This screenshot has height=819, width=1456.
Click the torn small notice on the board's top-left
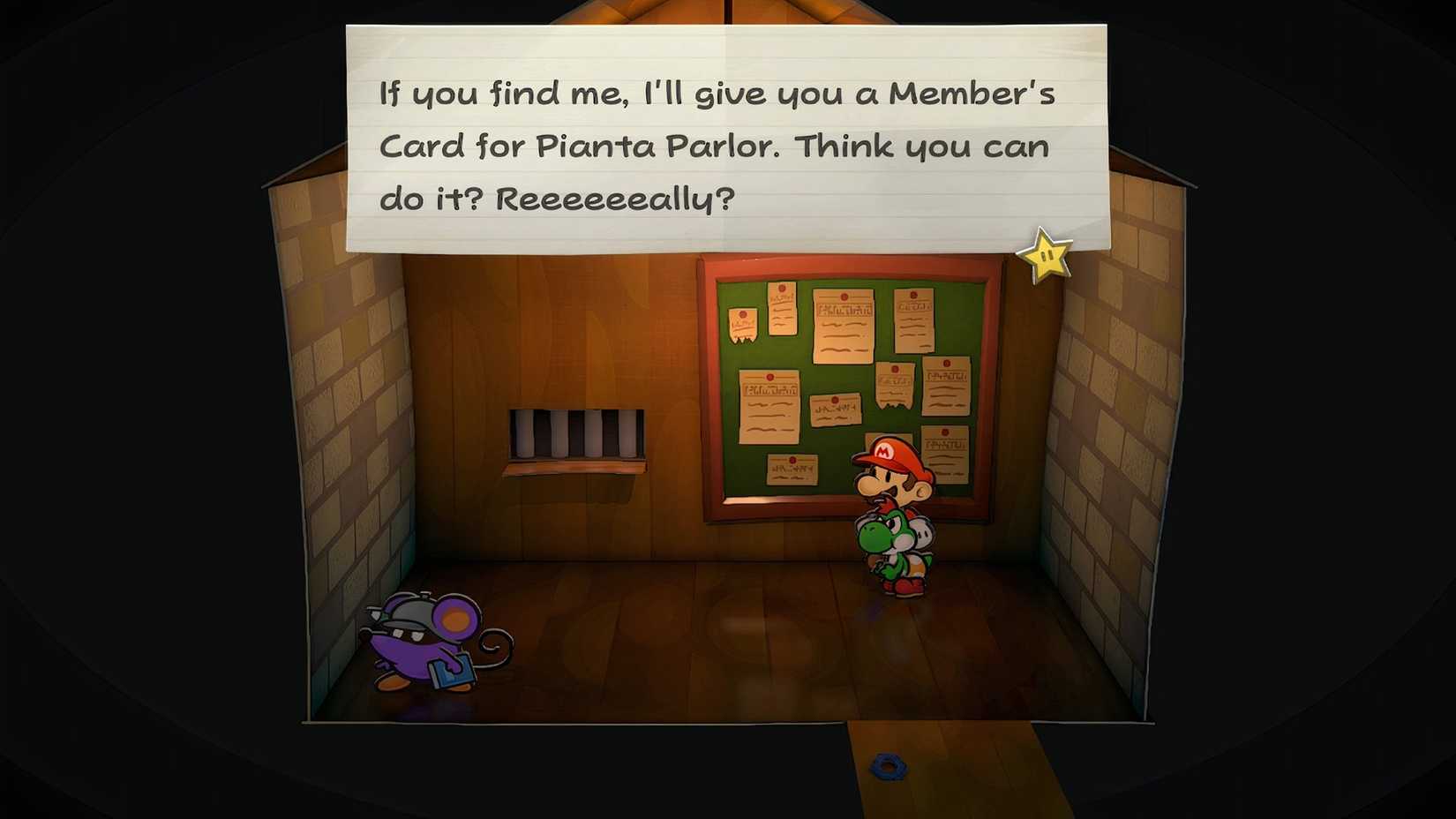(744, 322)
